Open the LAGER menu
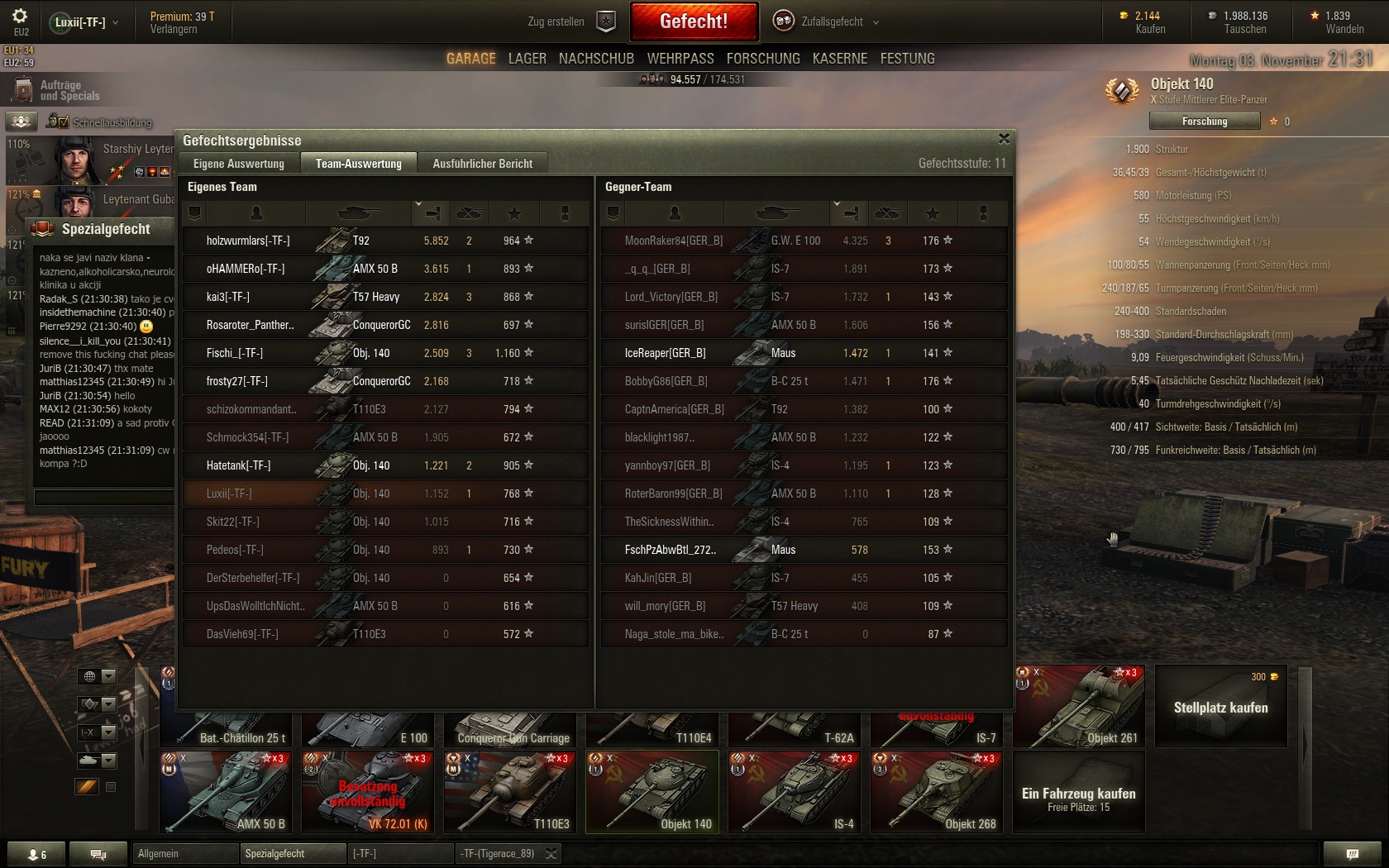Screen dimensions: 1389x868 click(x=527, y=59)
